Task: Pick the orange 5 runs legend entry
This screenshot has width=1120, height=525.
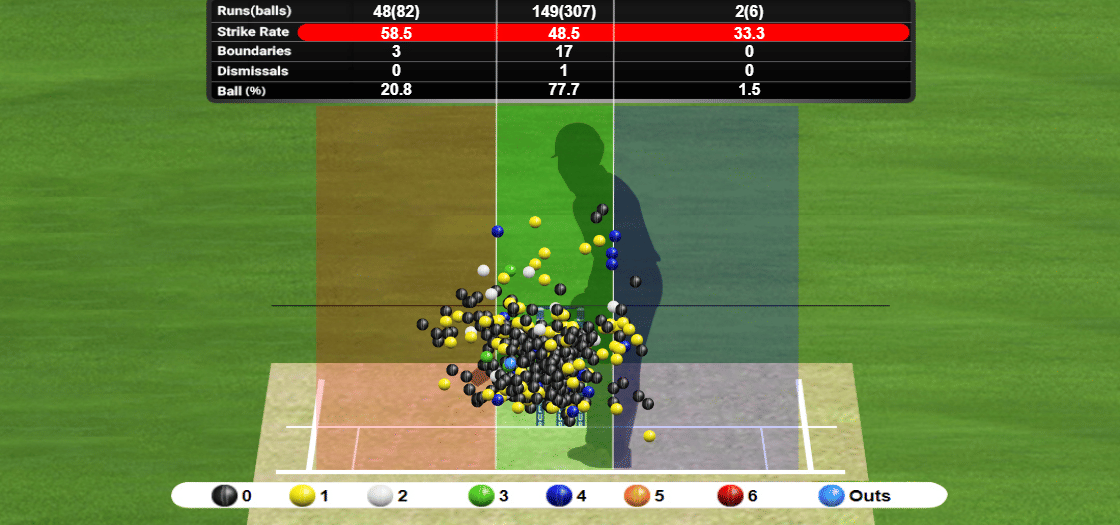Action: [x=638, y=495]
